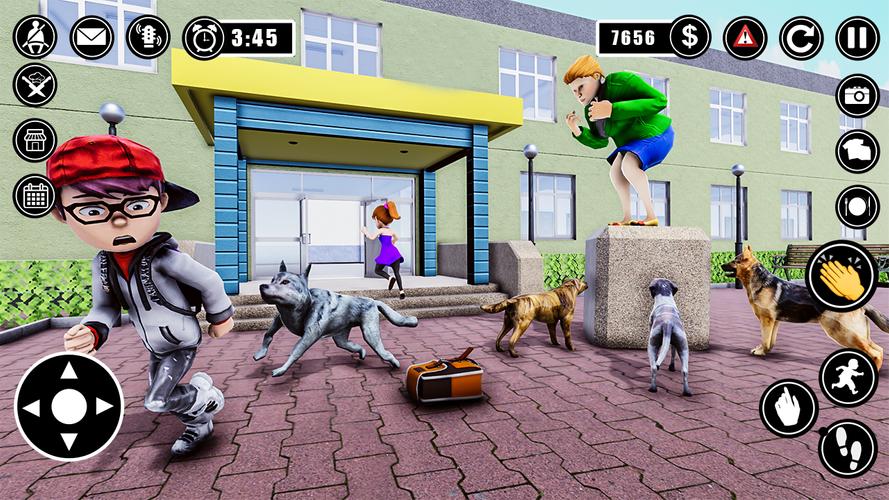This screenshot has height=500, width=889.
Task: Open the shop storefront icon
Action: (x=35, y=140)
